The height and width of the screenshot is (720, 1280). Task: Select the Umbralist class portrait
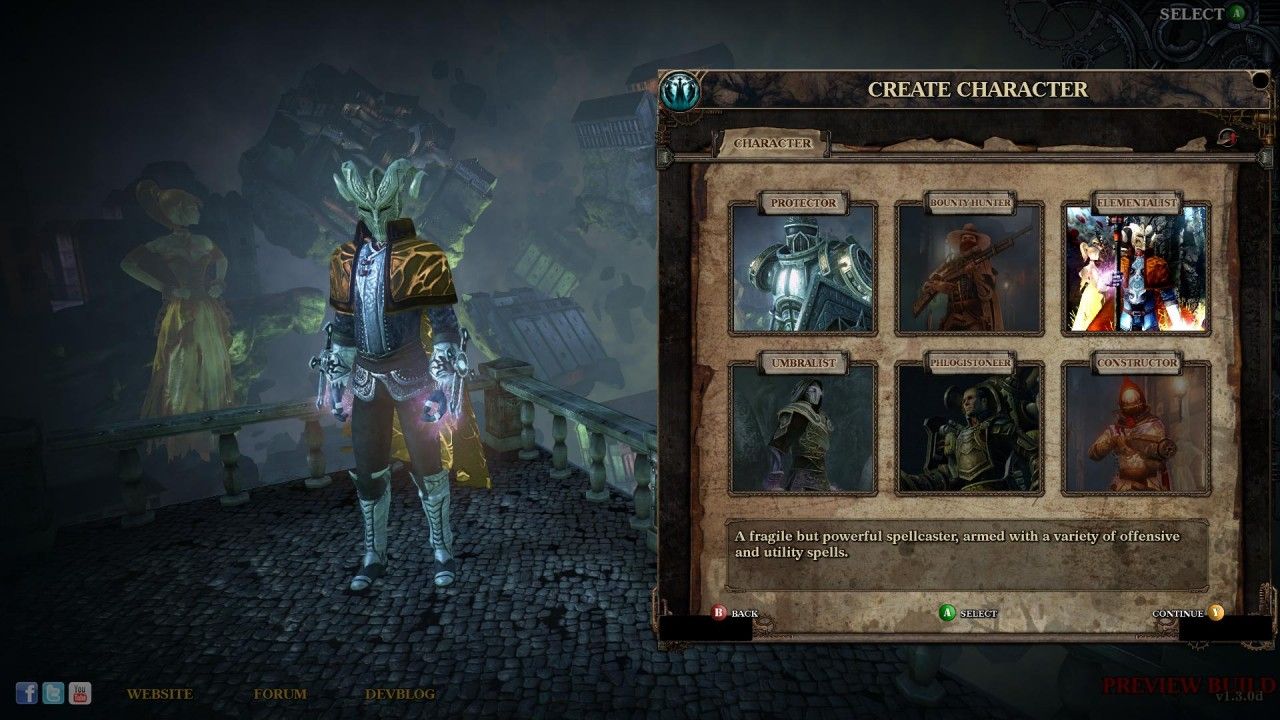click(806, 428)
